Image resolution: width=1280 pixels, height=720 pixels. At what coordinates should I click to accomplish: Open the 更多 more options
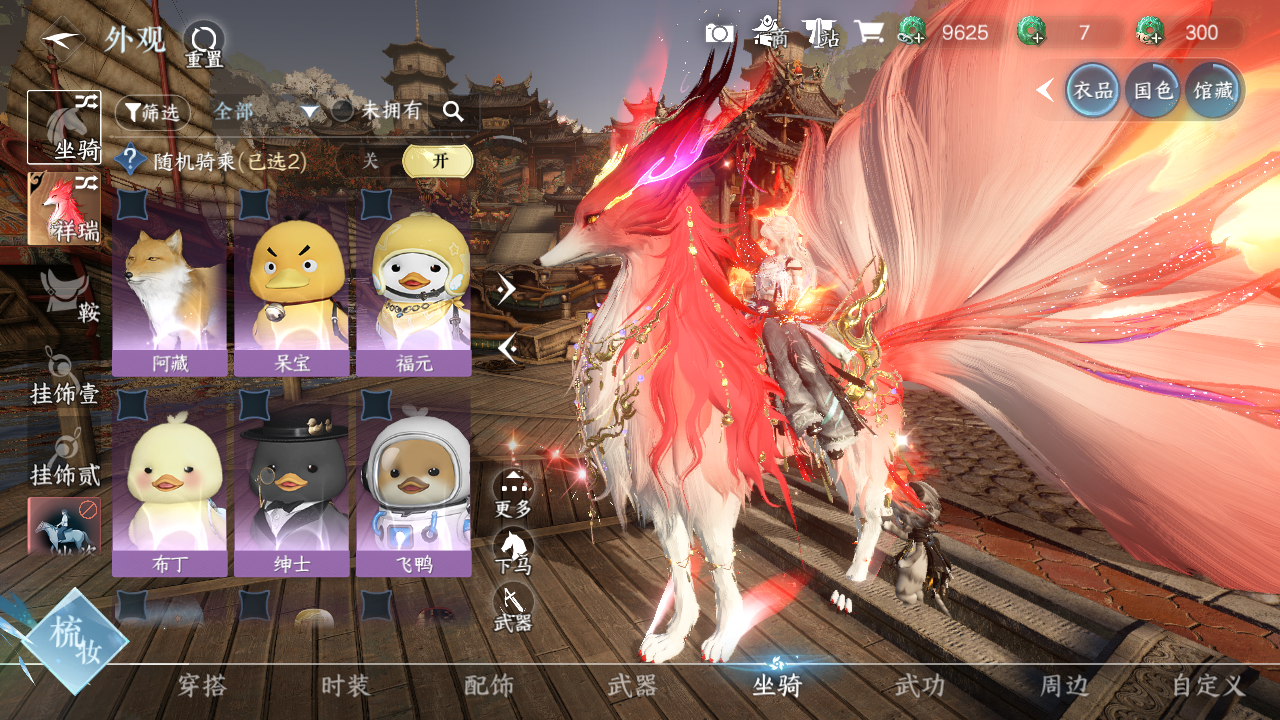pyautogui.click(x=513, y=492)
